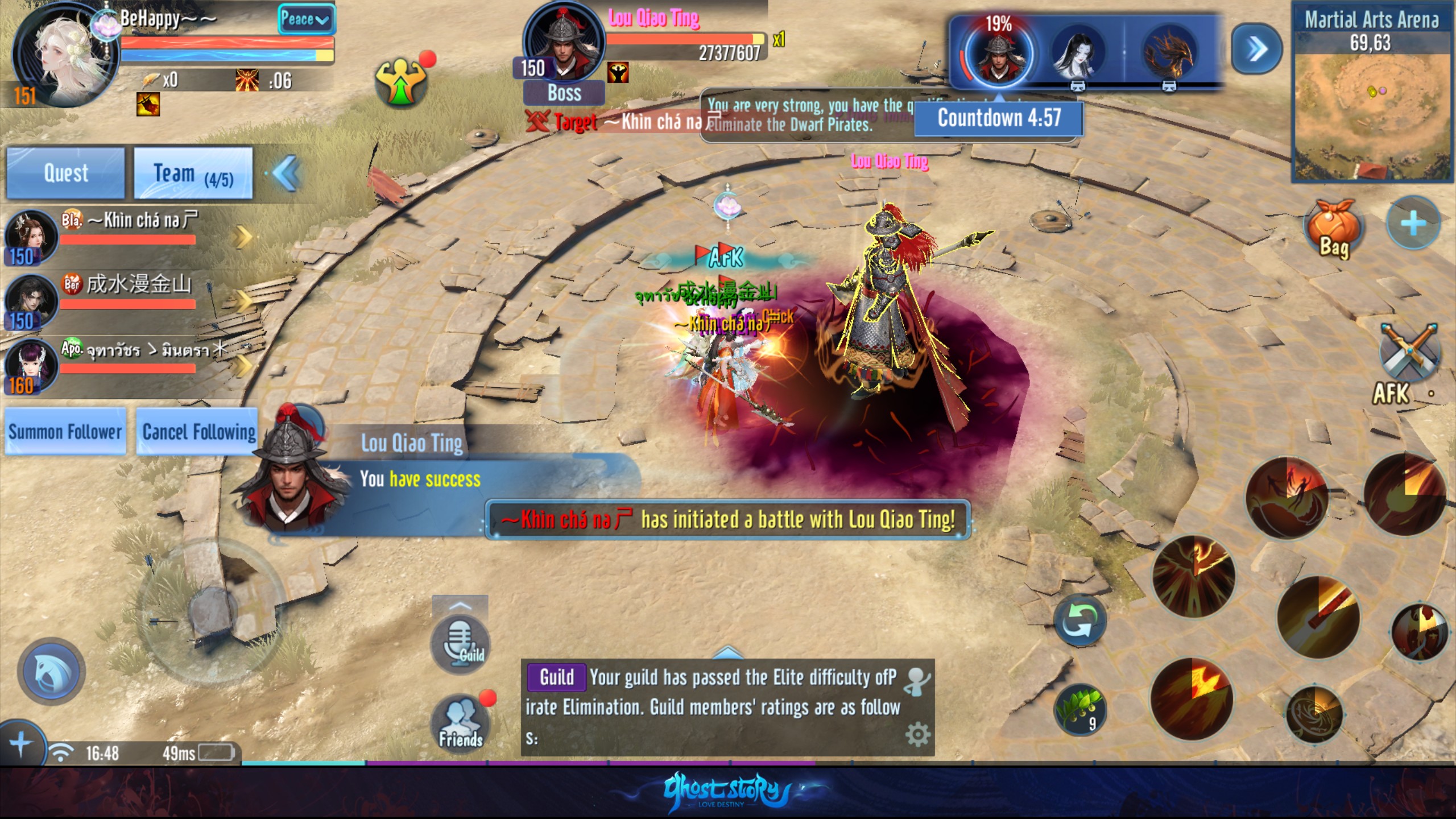Open the Bag inventory

(1334, 229)
